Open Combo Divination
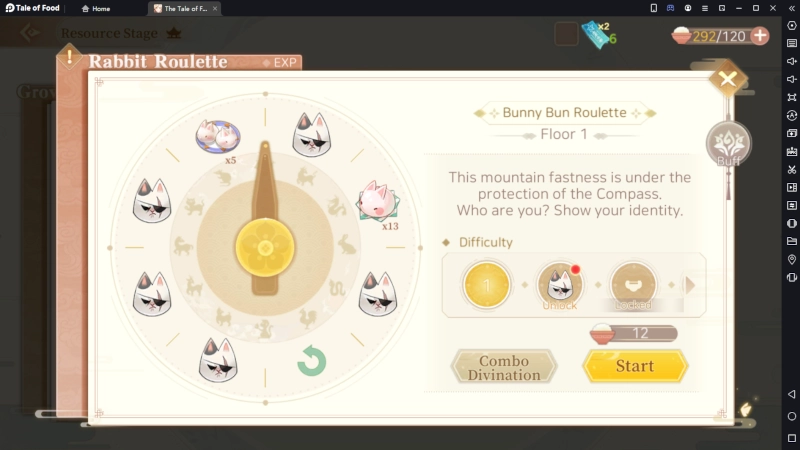 503,367
